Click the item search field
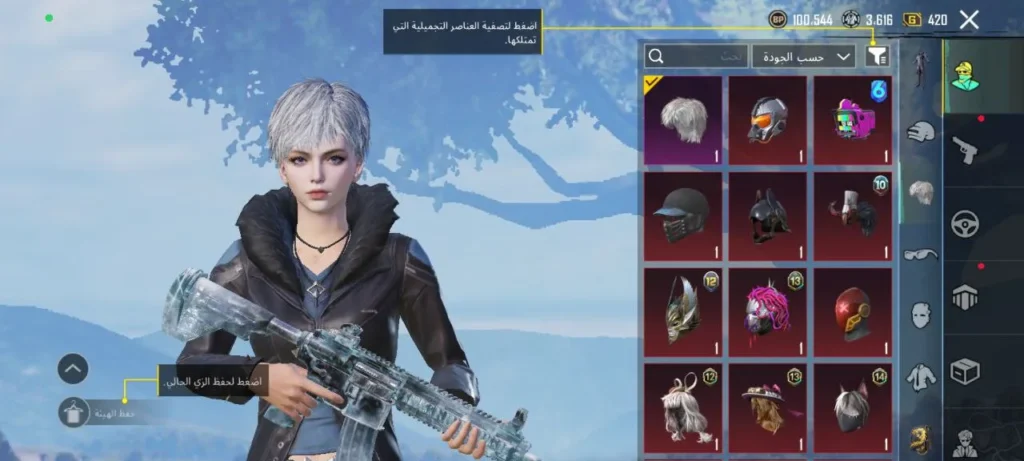 point(695,57)
